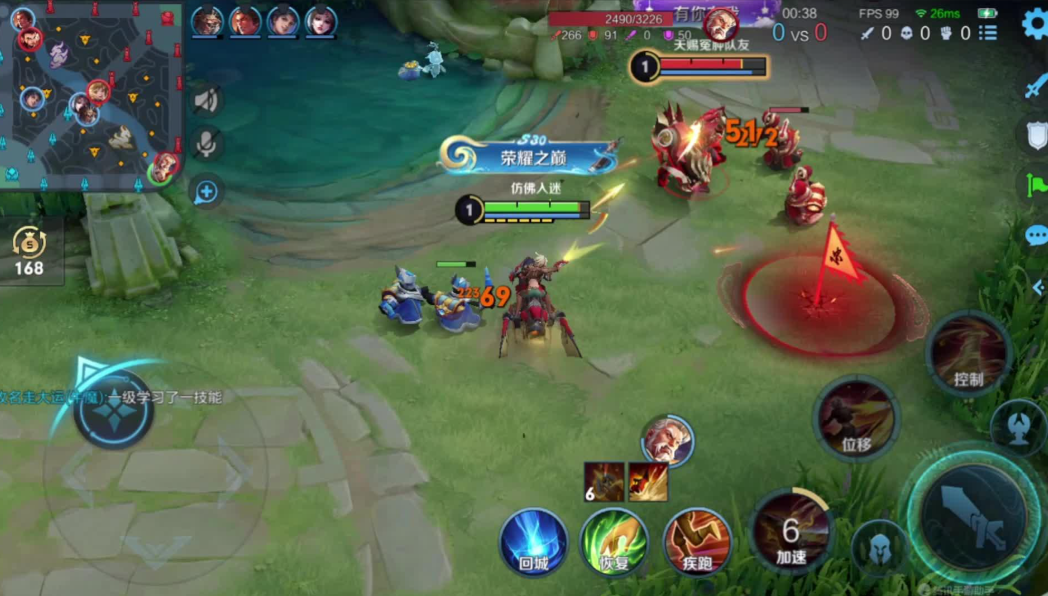This screenshot has height=596, width=1048.
Task: Open the gold shop showing 168
Action: point(28,250)
